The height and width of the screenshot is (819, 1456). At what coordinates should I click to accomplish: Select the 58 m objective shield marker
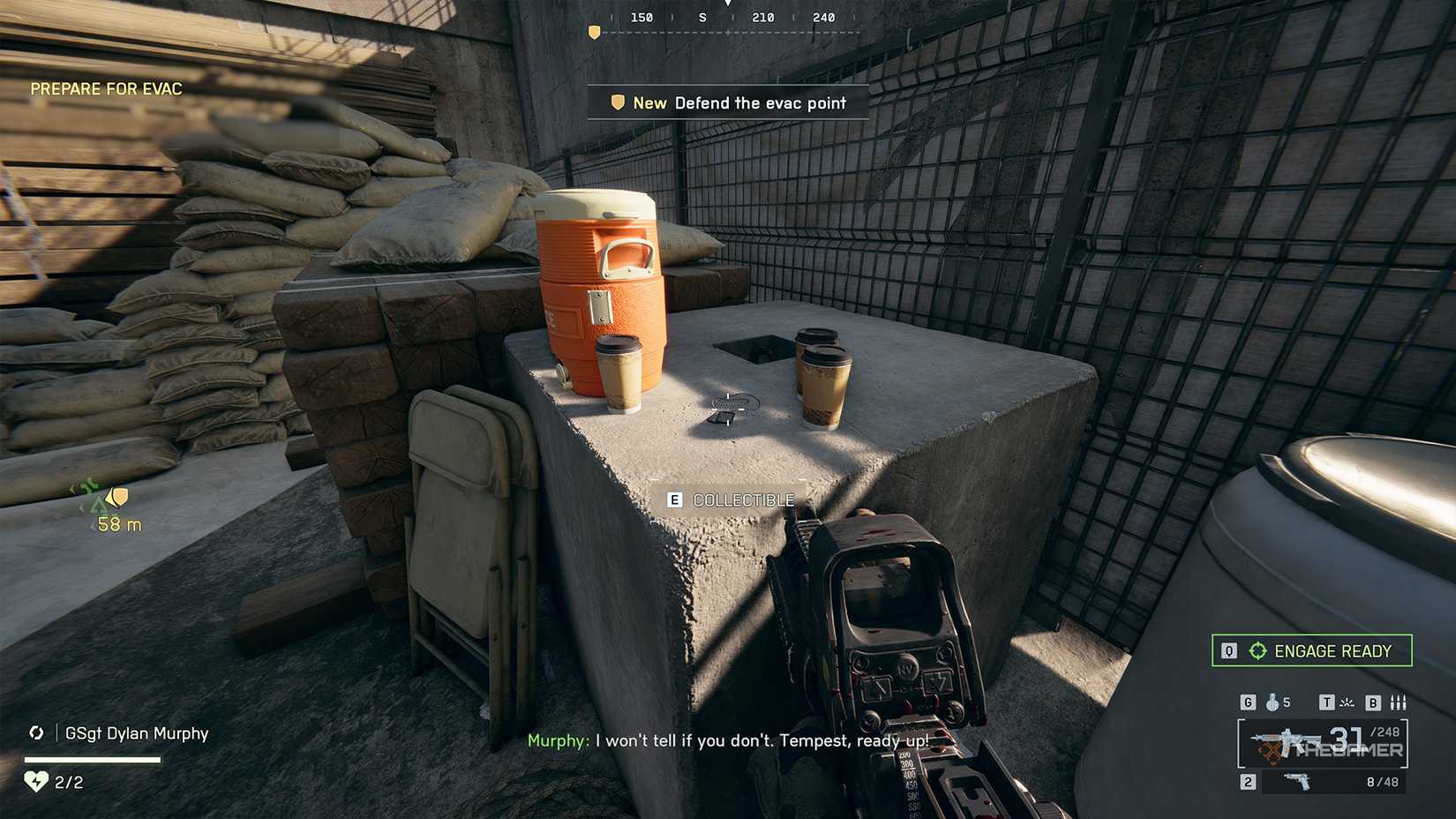pyautogui.click(x=116, y=498)
